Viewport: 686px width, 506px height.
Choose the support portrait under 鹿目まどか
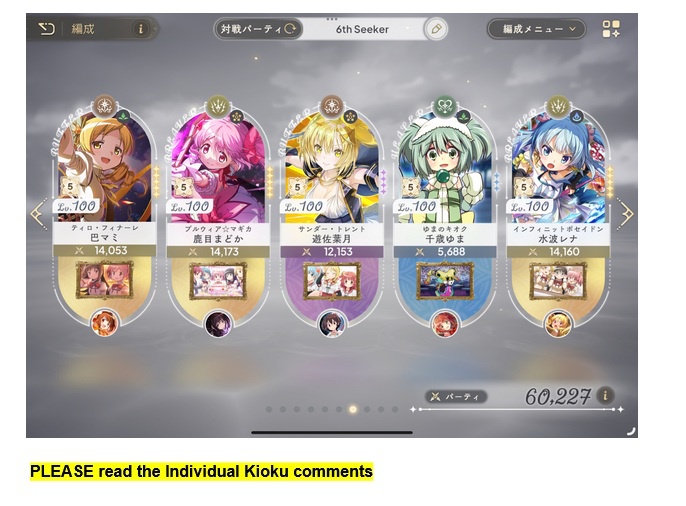pos(218,323)
